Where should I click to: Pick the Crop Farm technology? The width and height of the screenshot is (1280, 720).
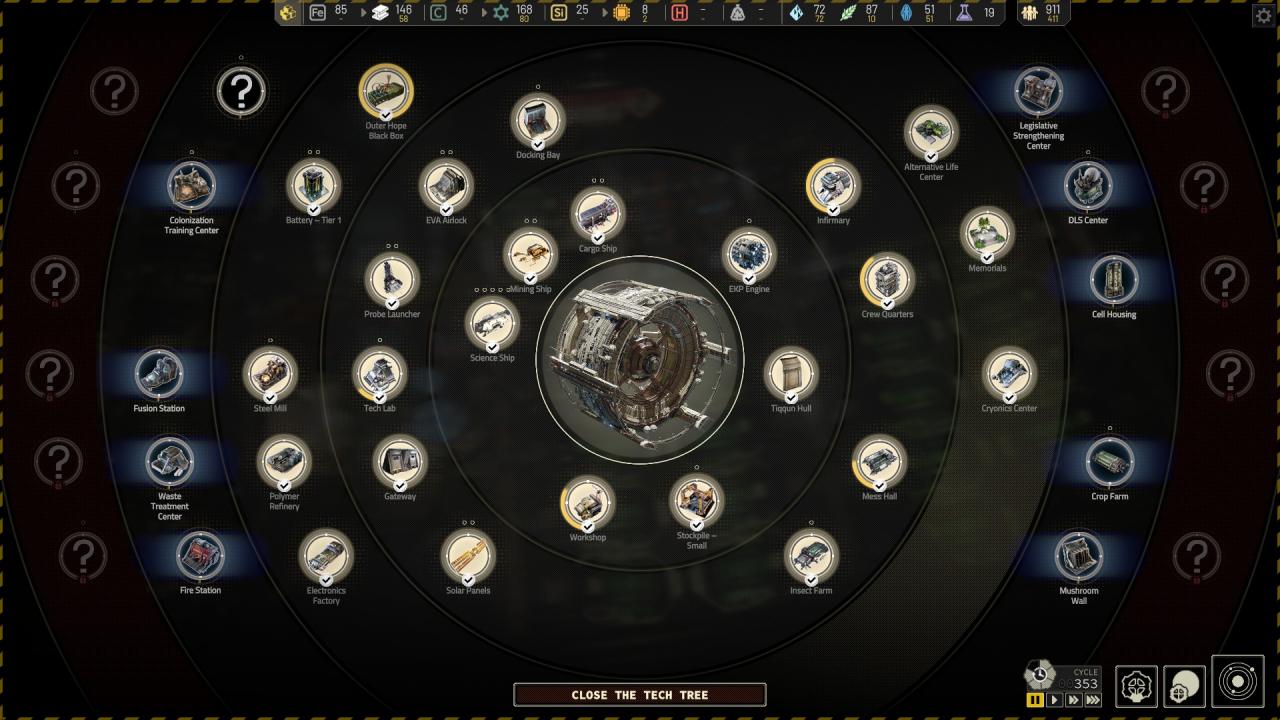1110,462
